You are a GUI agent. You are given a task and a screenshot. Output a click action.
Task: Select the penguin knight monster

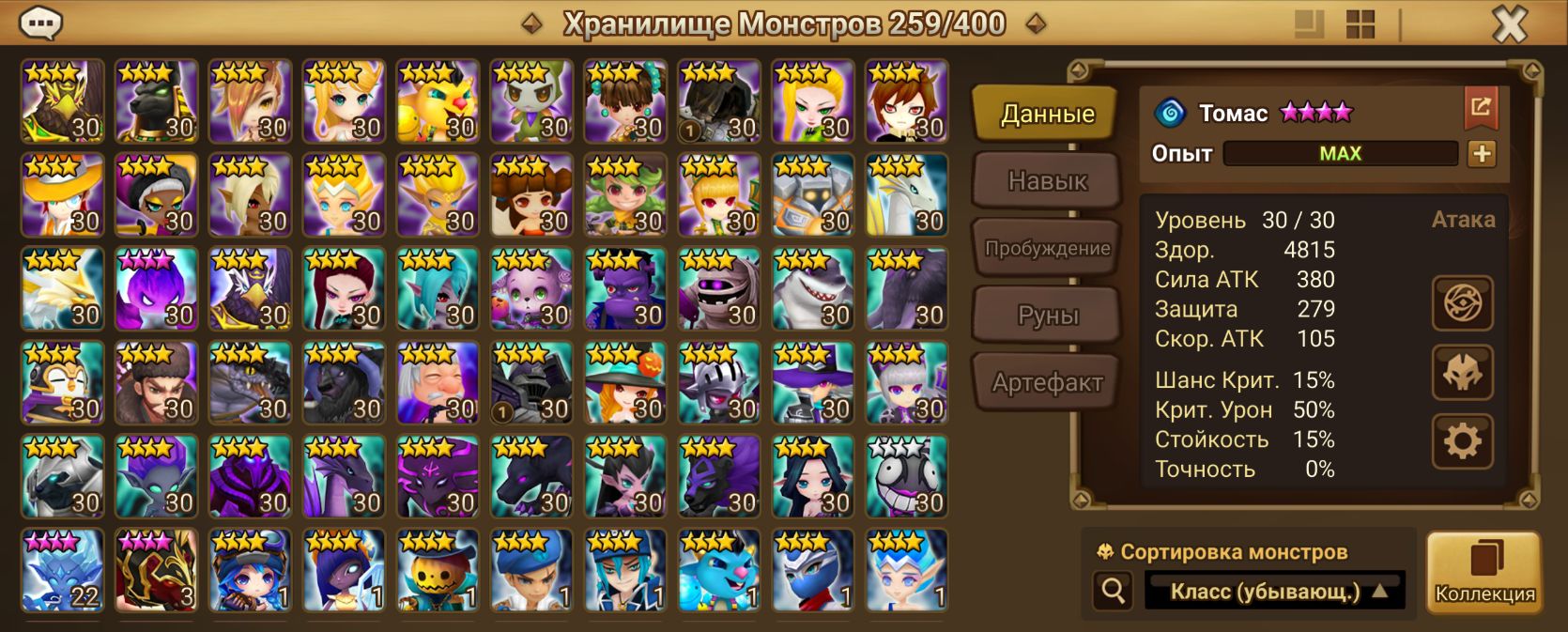click(x=62, y=382)
